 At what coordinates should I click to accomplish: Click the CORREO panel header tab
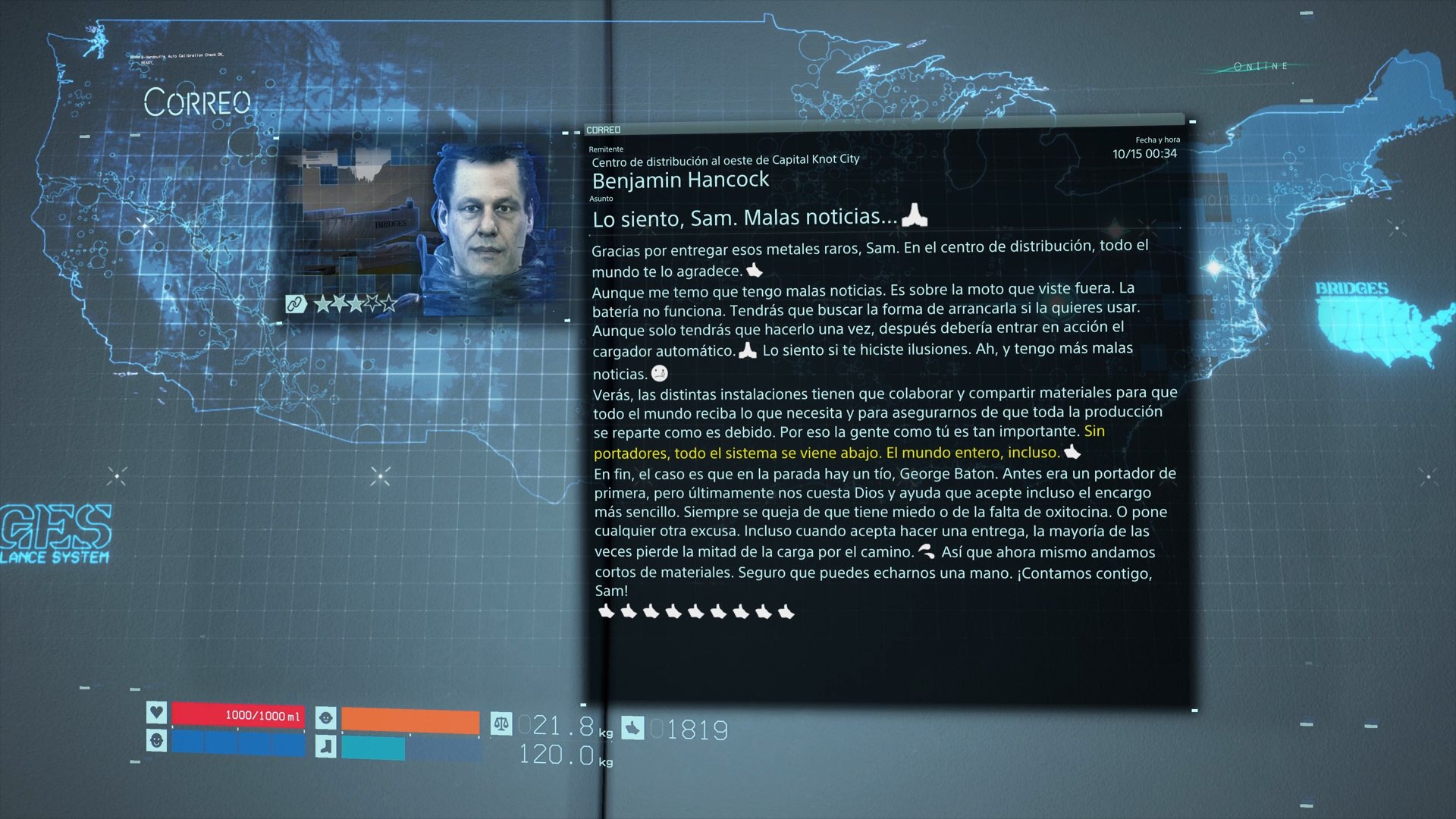pyautogui.click(x=604, y=130)
